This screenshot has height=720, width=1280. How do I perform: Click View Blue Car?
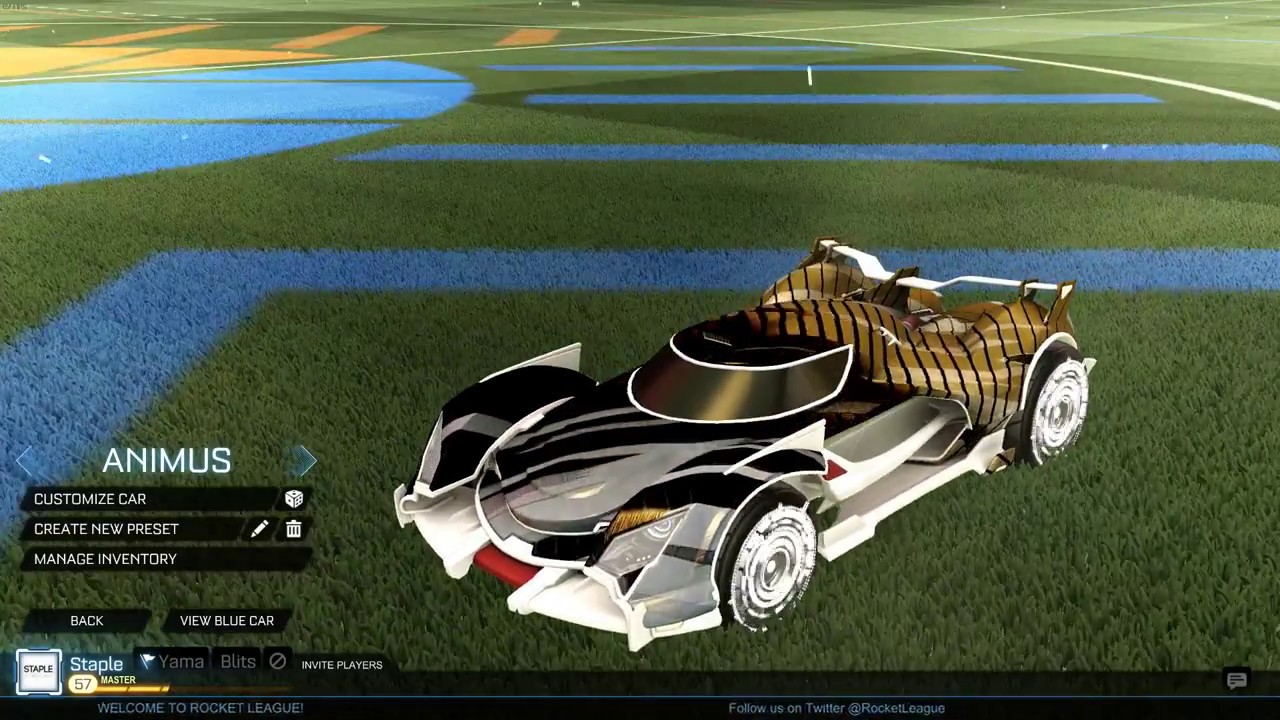click(x=227, y=621)
